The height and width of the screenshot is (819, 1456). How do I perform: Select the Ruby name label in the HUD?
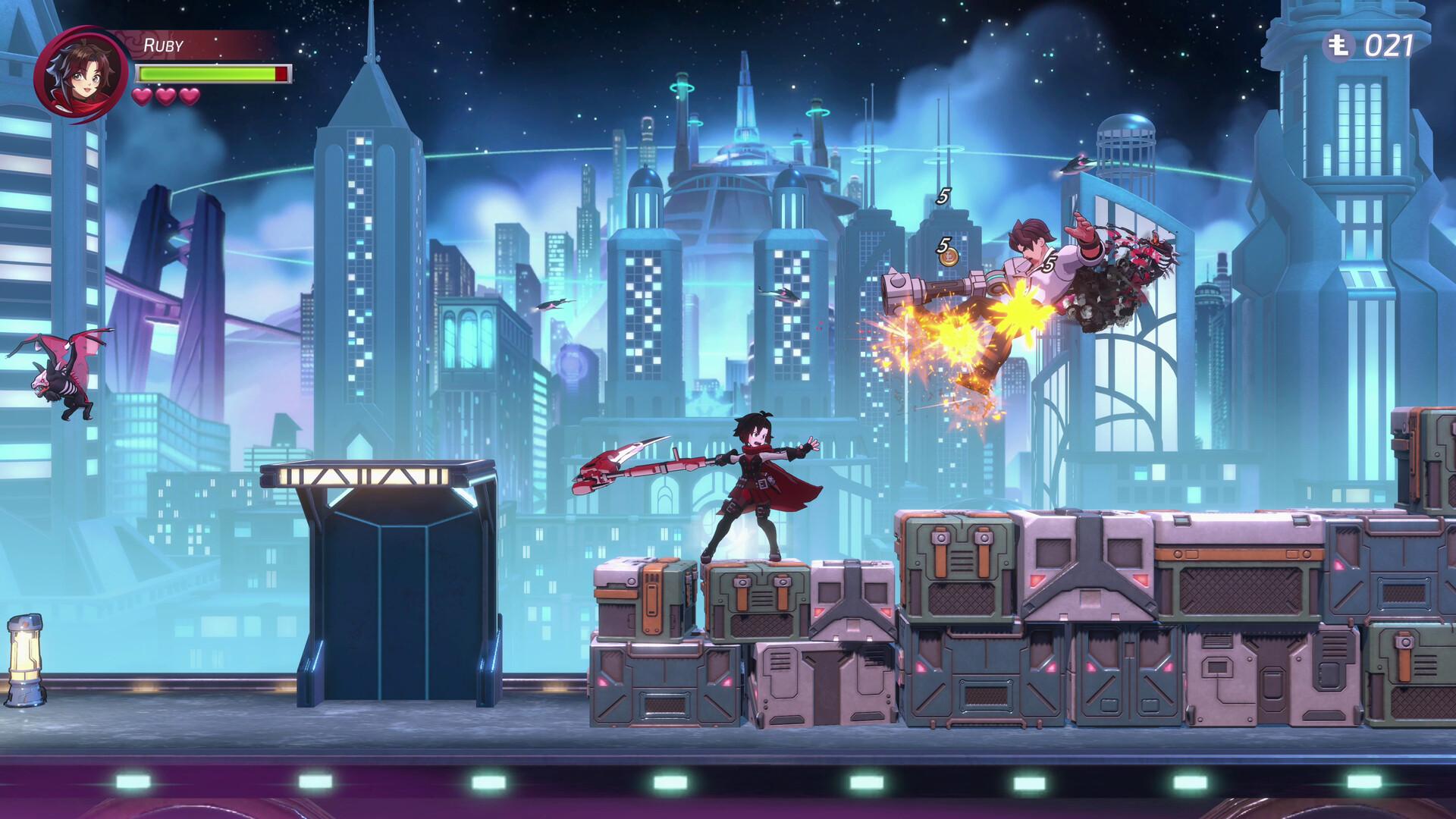pyautogui.click(x=163, y=44)
